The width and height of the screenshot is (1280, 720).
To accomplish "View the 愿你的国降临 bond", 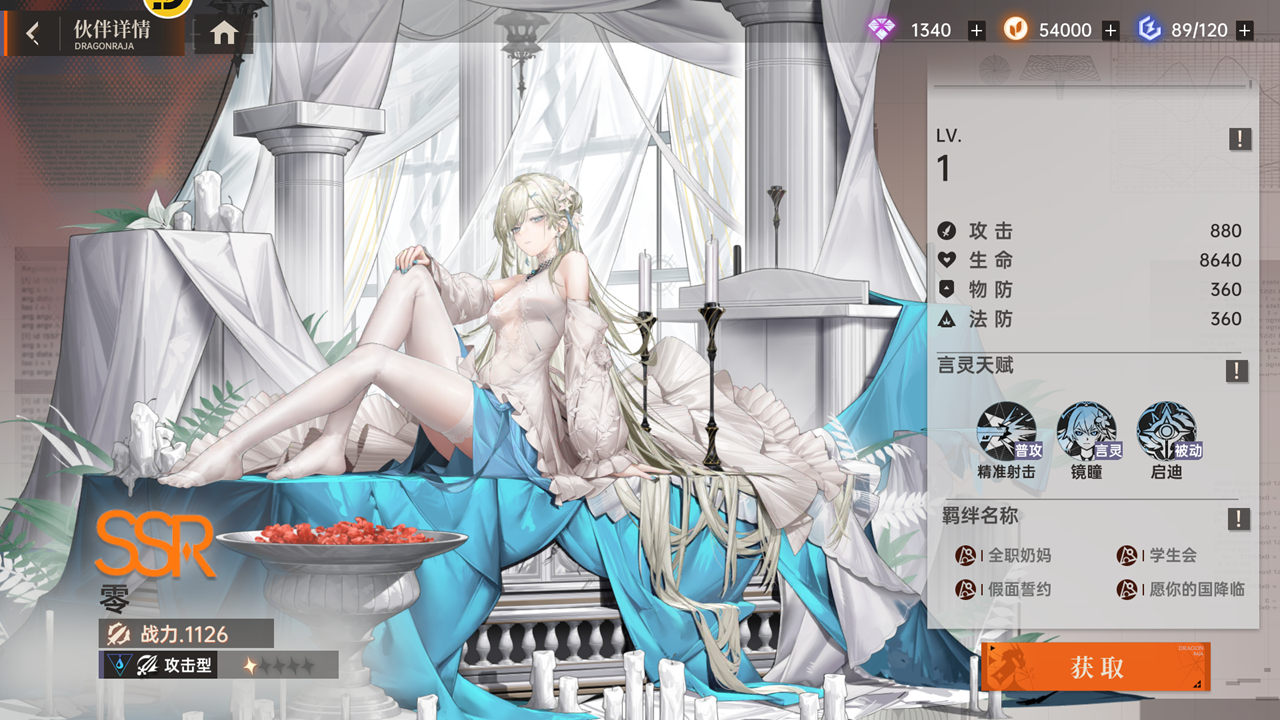I will pyautogui.click(x=1181, y=589).
